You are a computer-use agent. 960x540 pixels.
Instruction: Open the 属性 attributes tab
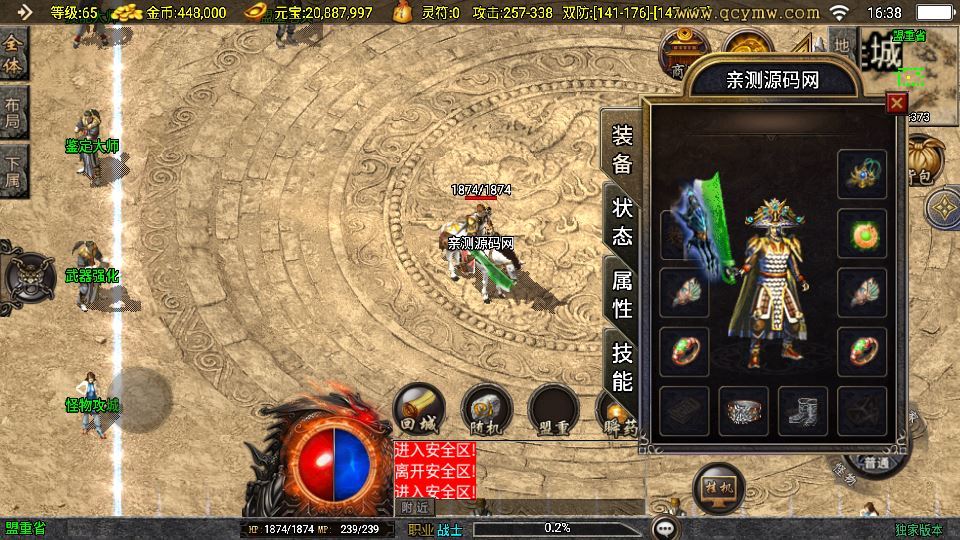(622, 293)
